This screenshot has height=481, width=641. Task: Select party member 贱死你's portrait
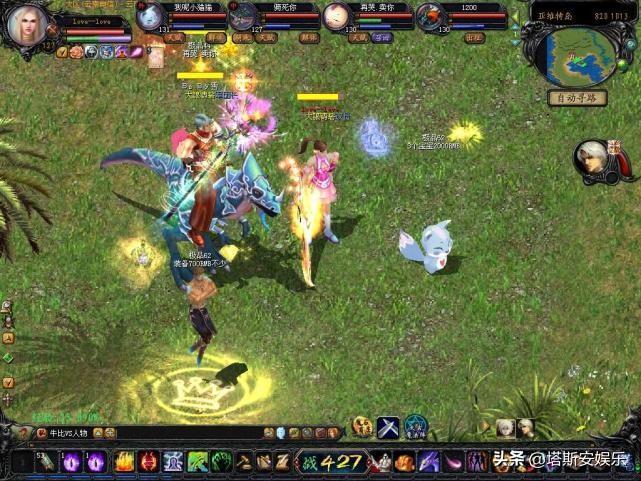pyautogui.click(x=243, y=16)
